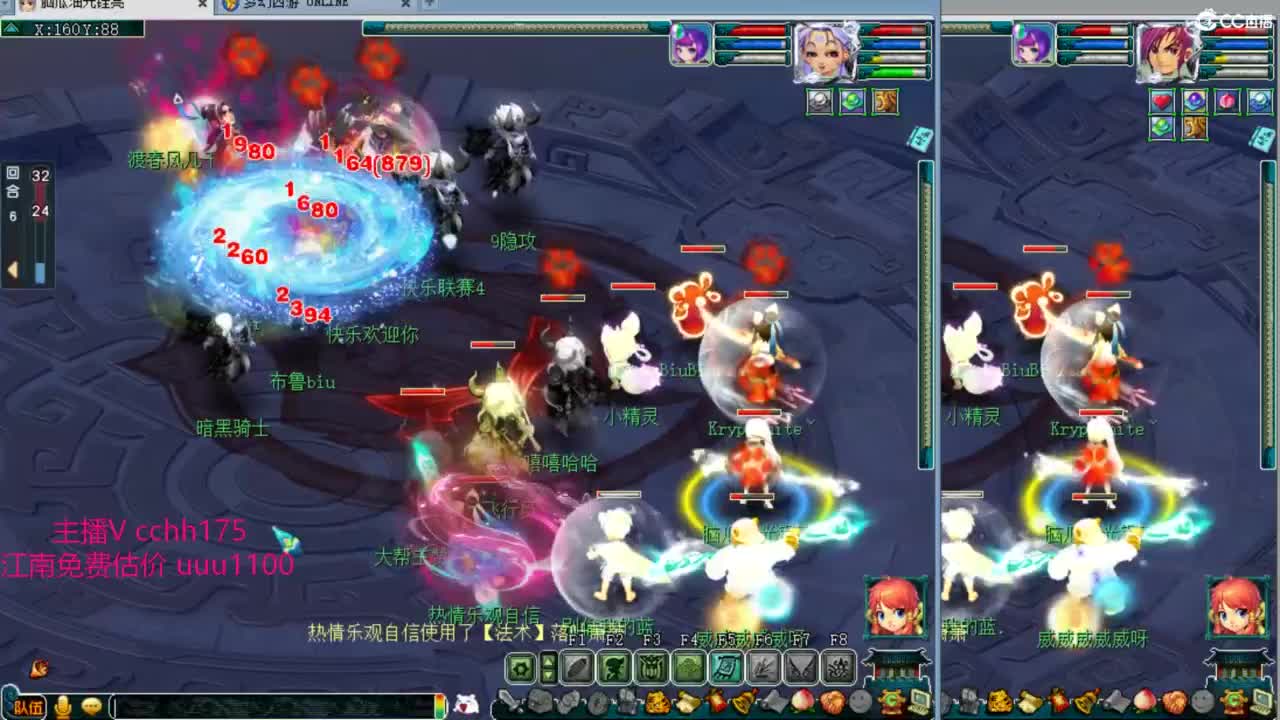The height and width of the screenshot is (720, 1280).
Task: Click the red firecracker item icon
Action: [x=714, y=701]
